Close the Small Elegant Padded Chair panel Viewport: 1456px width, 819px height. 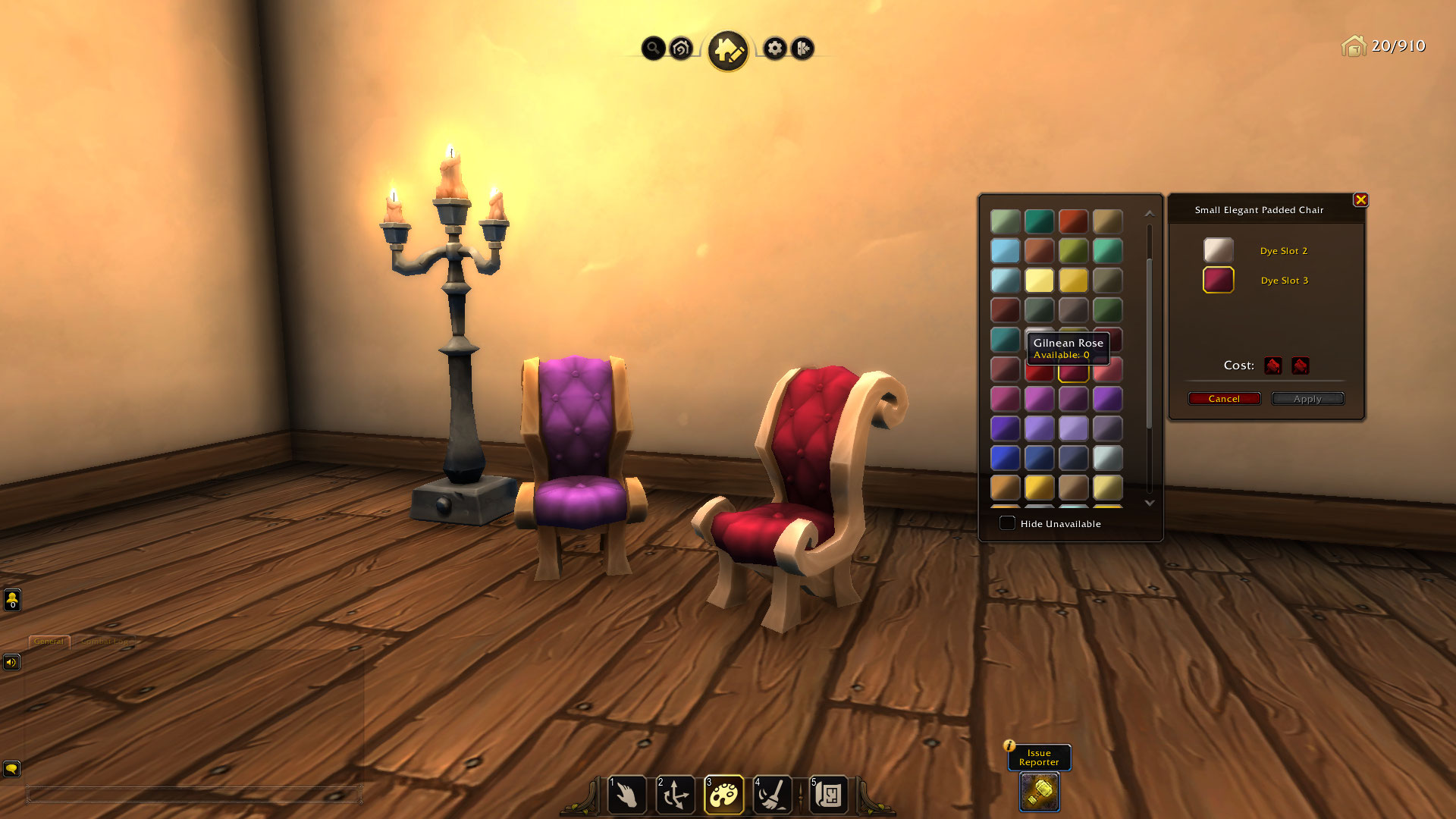pos(1360,199)
